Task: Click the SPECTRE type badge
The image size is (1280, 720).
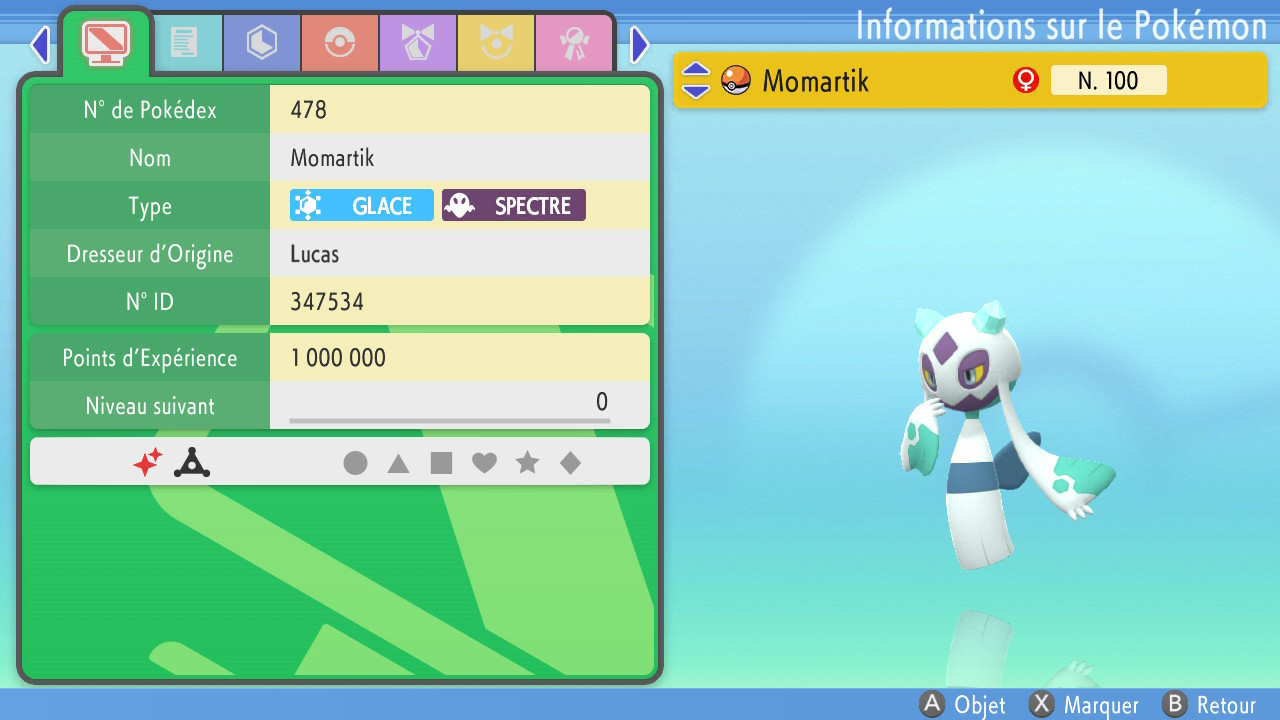Action: click(x=513, y=205)
